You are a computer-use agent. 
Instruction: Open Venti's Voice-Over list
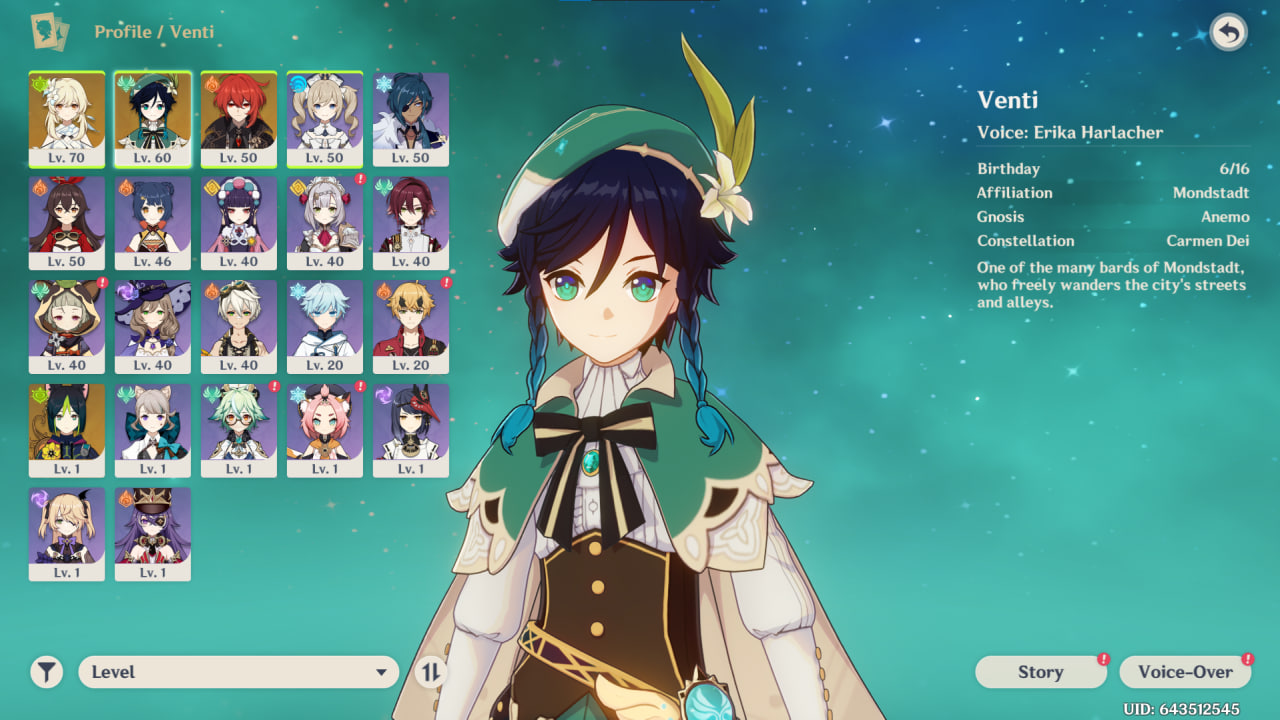tap(1185, 672)
